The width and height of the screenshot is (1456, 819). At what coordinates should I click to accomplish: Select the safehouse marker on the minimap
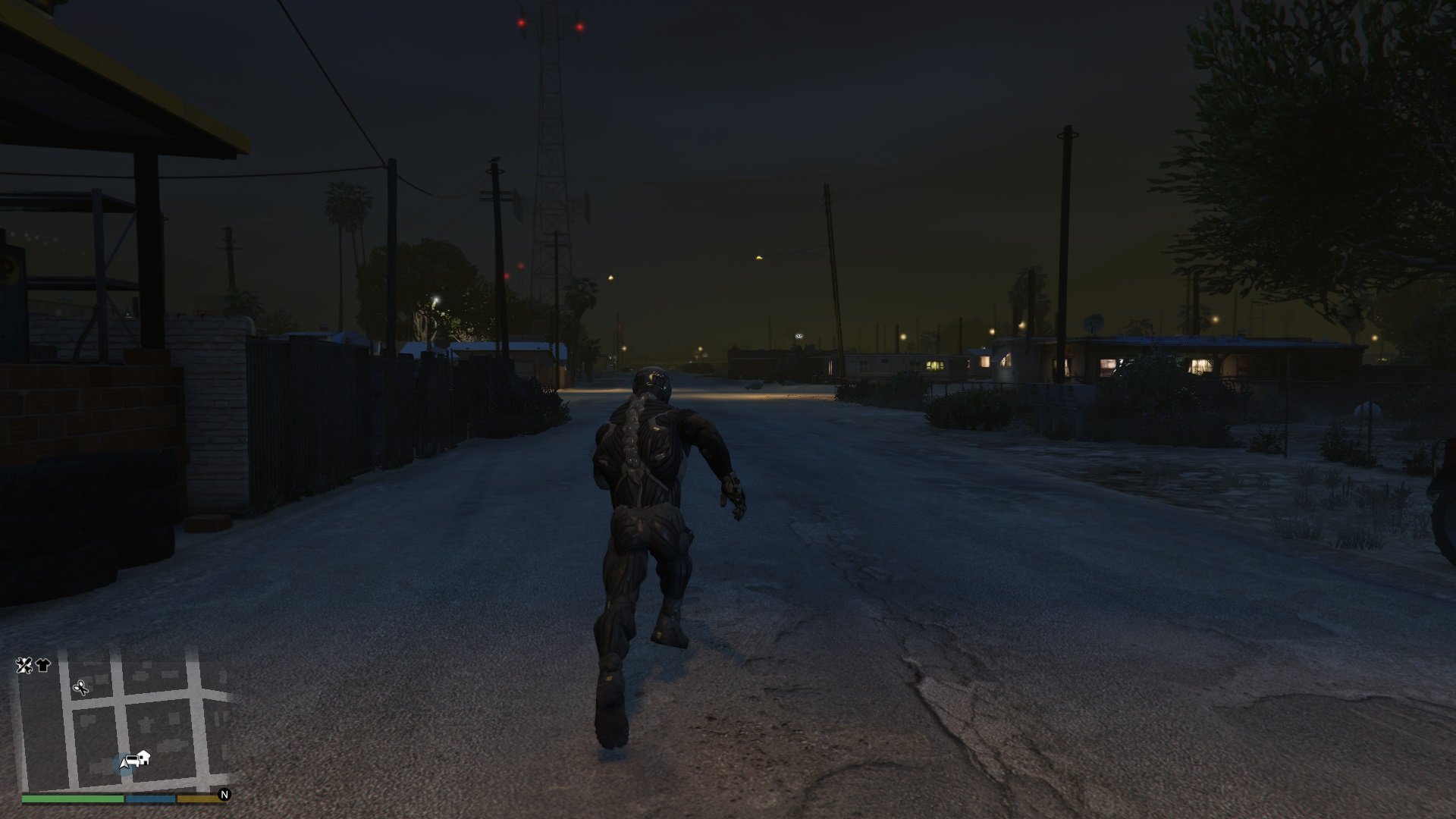click(144, 756)
